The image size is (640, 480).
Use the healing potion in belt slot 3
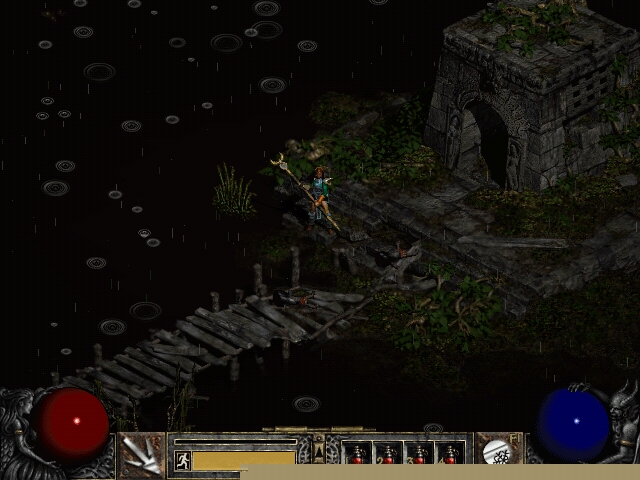[x=419, y=455]
